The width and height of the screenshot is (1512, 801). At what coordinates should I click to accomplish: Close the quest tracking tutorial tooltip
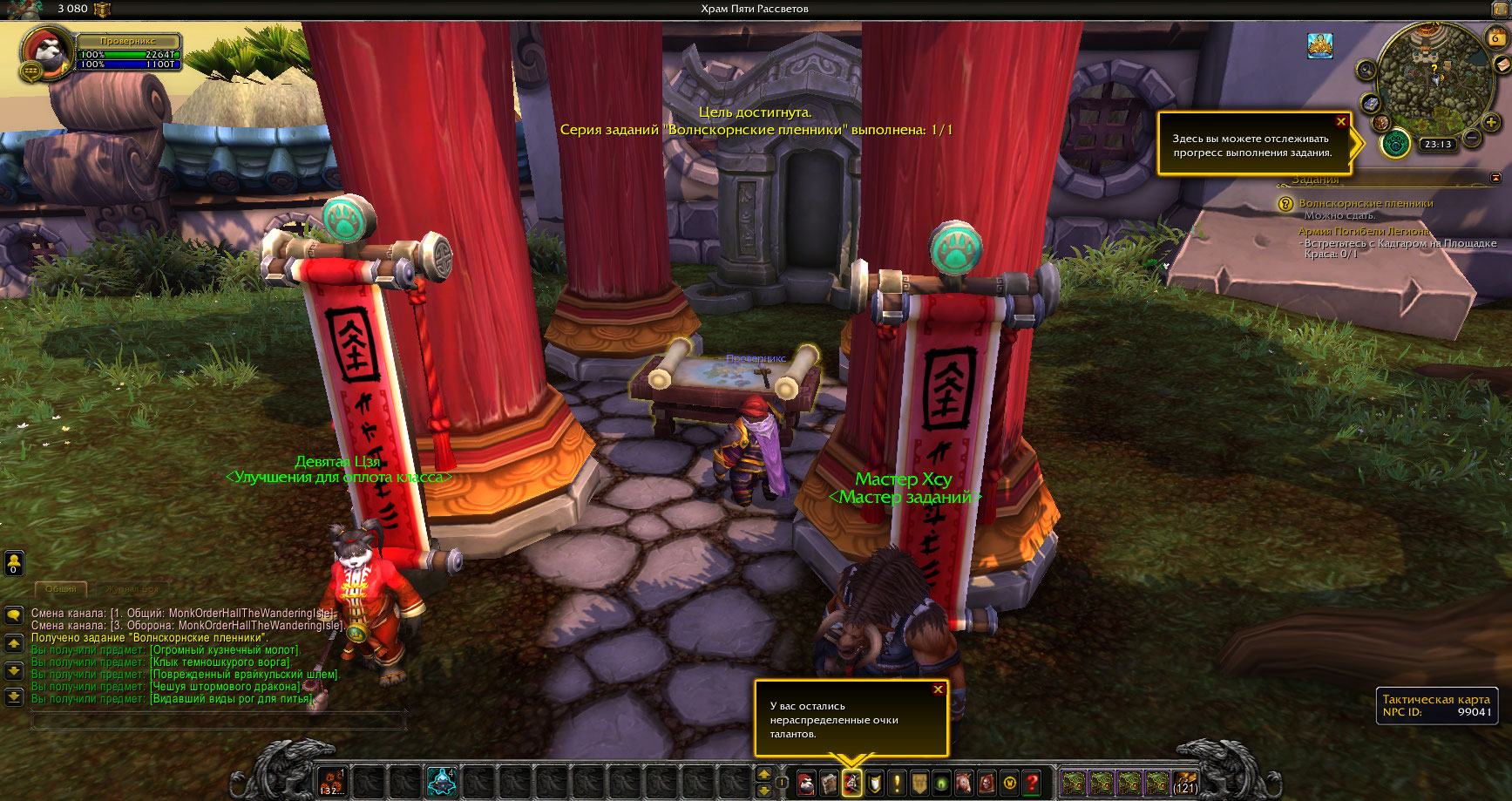1341,121
